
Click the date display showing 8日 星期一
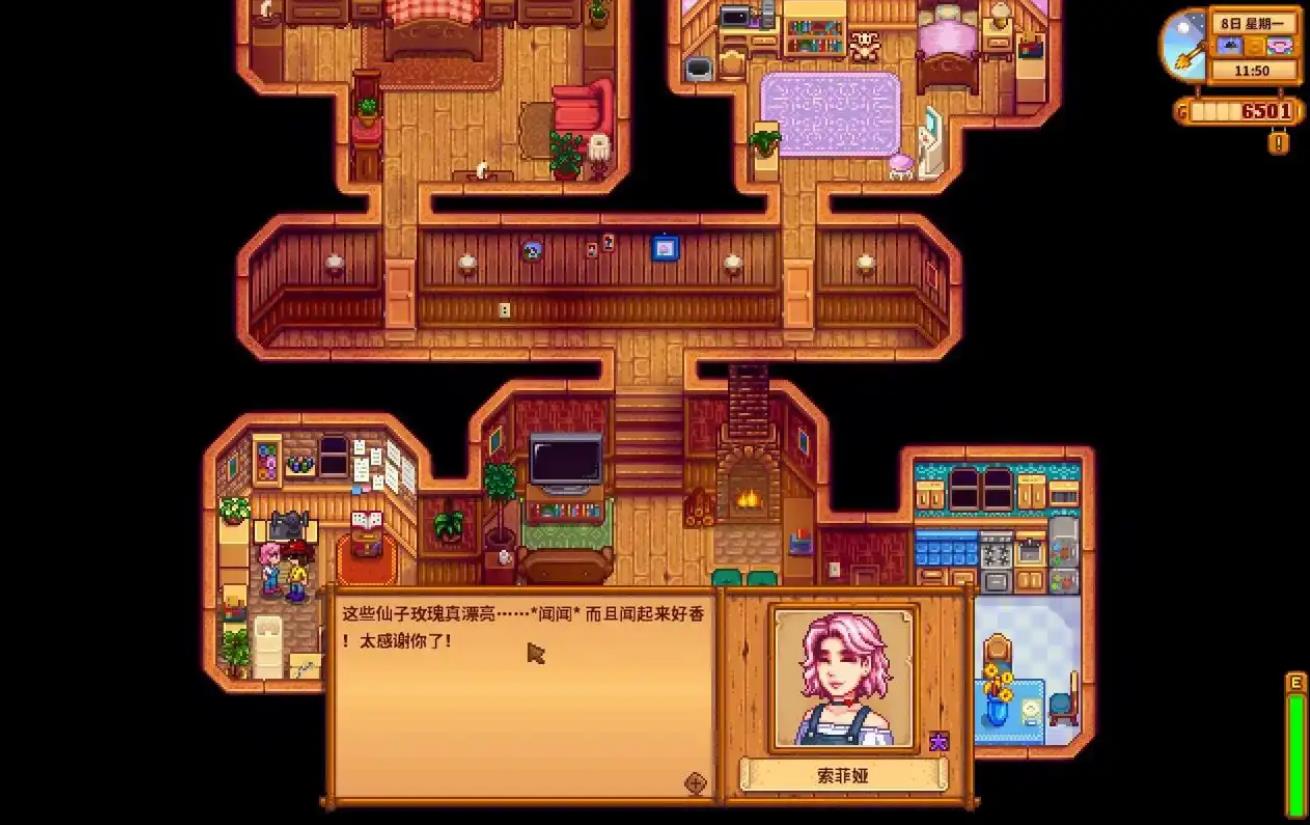coord(1252,22)
